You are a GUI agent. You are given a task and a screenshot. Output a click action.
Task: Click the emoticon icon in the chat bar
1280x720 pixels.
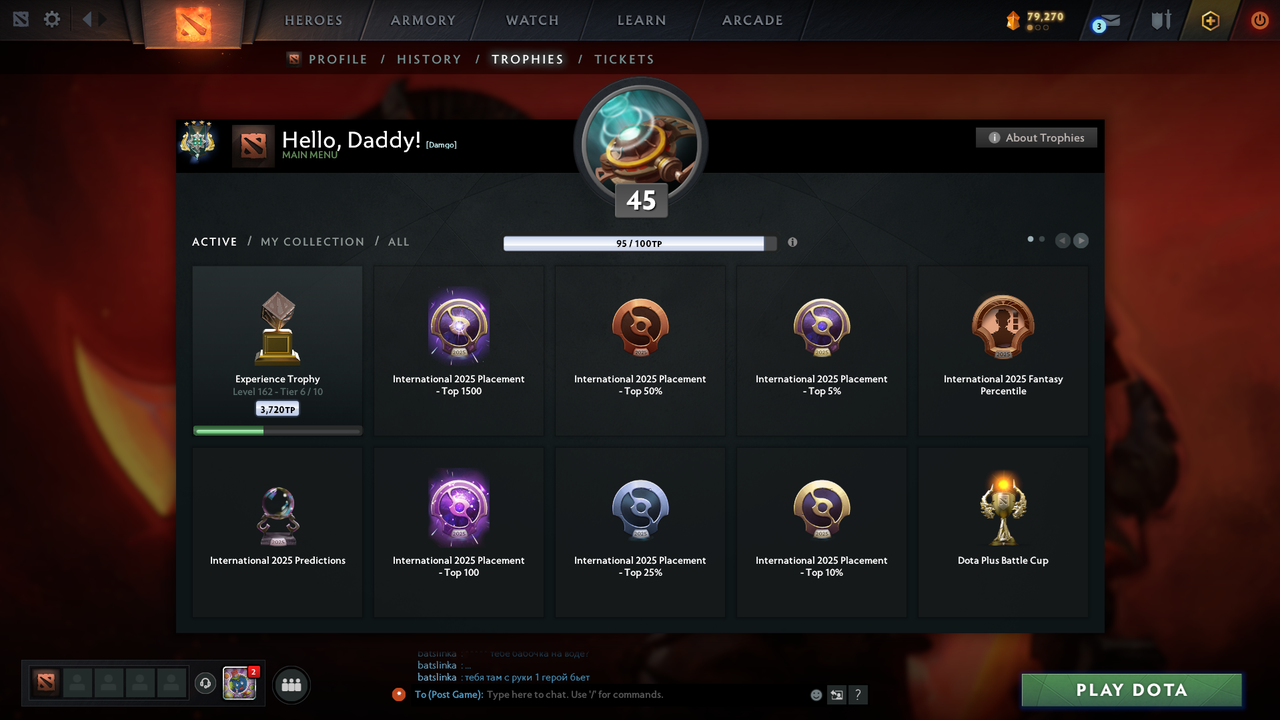pos(815,694)
